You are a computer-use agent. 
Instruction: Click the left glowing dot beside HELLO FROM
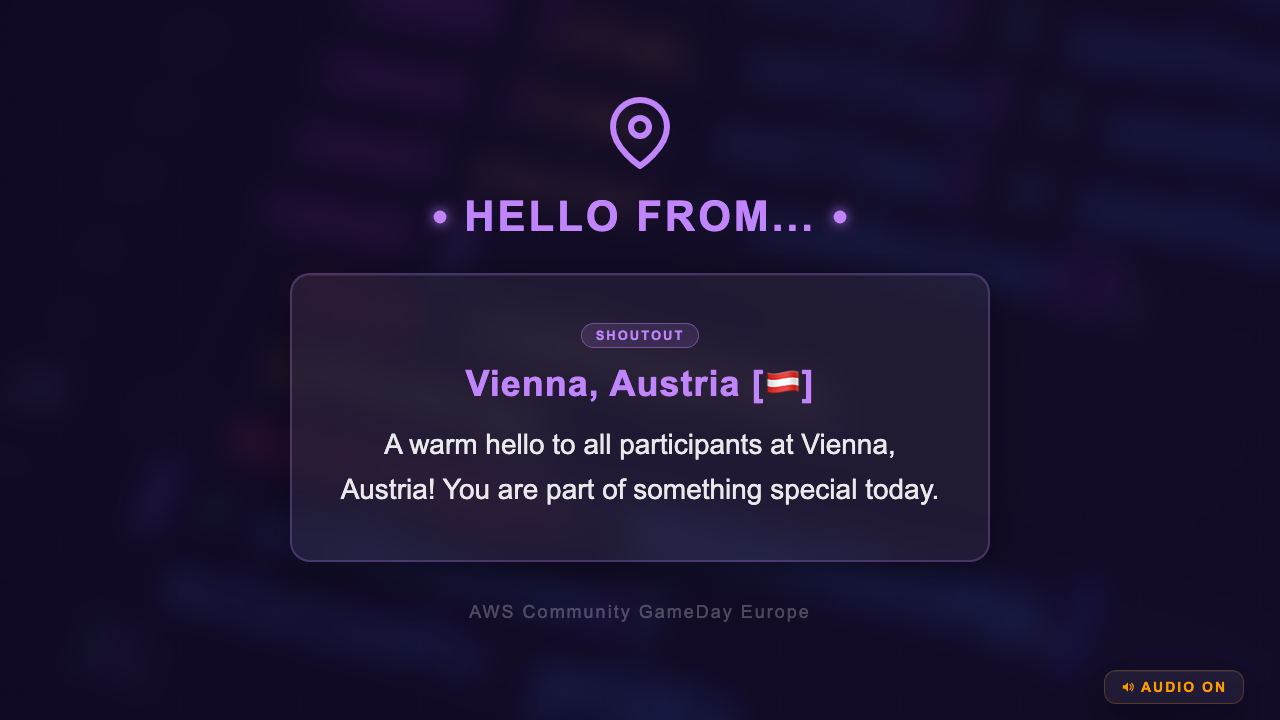coord(438,216)
